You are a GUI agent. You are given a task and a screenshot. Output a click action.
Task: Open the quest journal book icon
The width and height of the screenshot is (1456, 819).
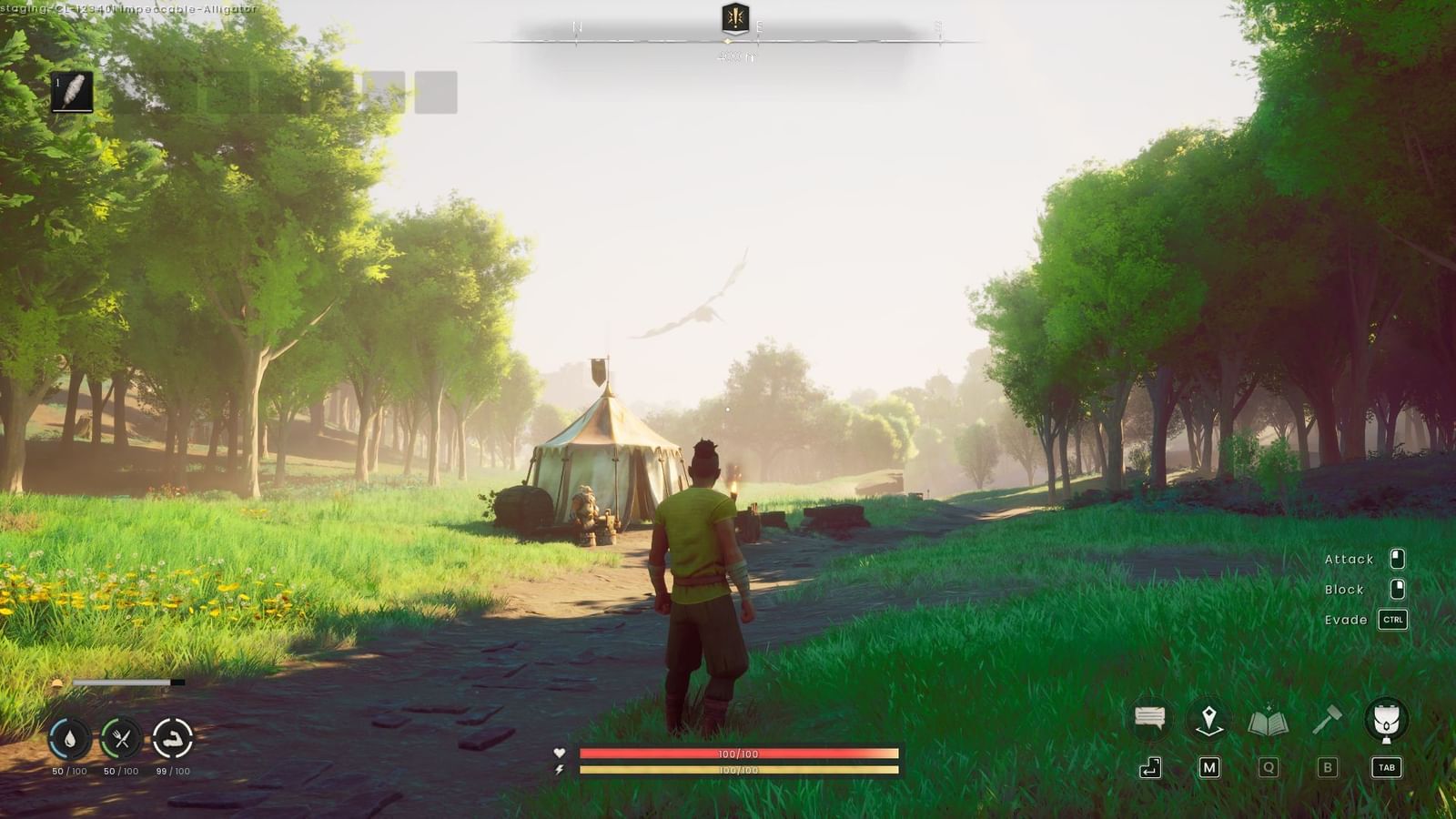point(1269,720)
